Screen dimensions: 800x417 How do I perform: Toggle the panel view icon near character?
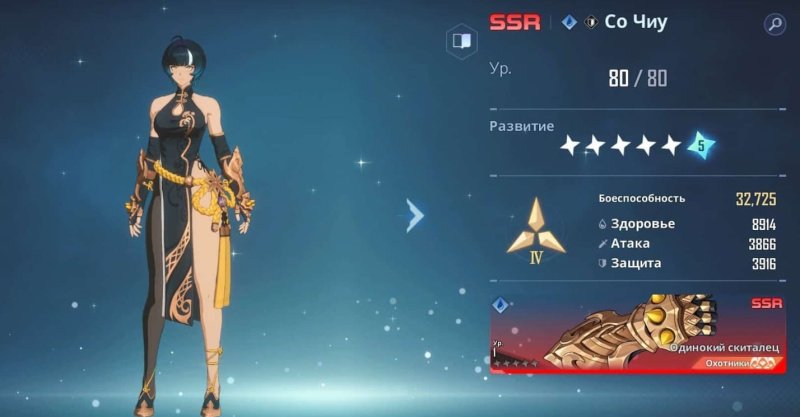tap(461, 42)
